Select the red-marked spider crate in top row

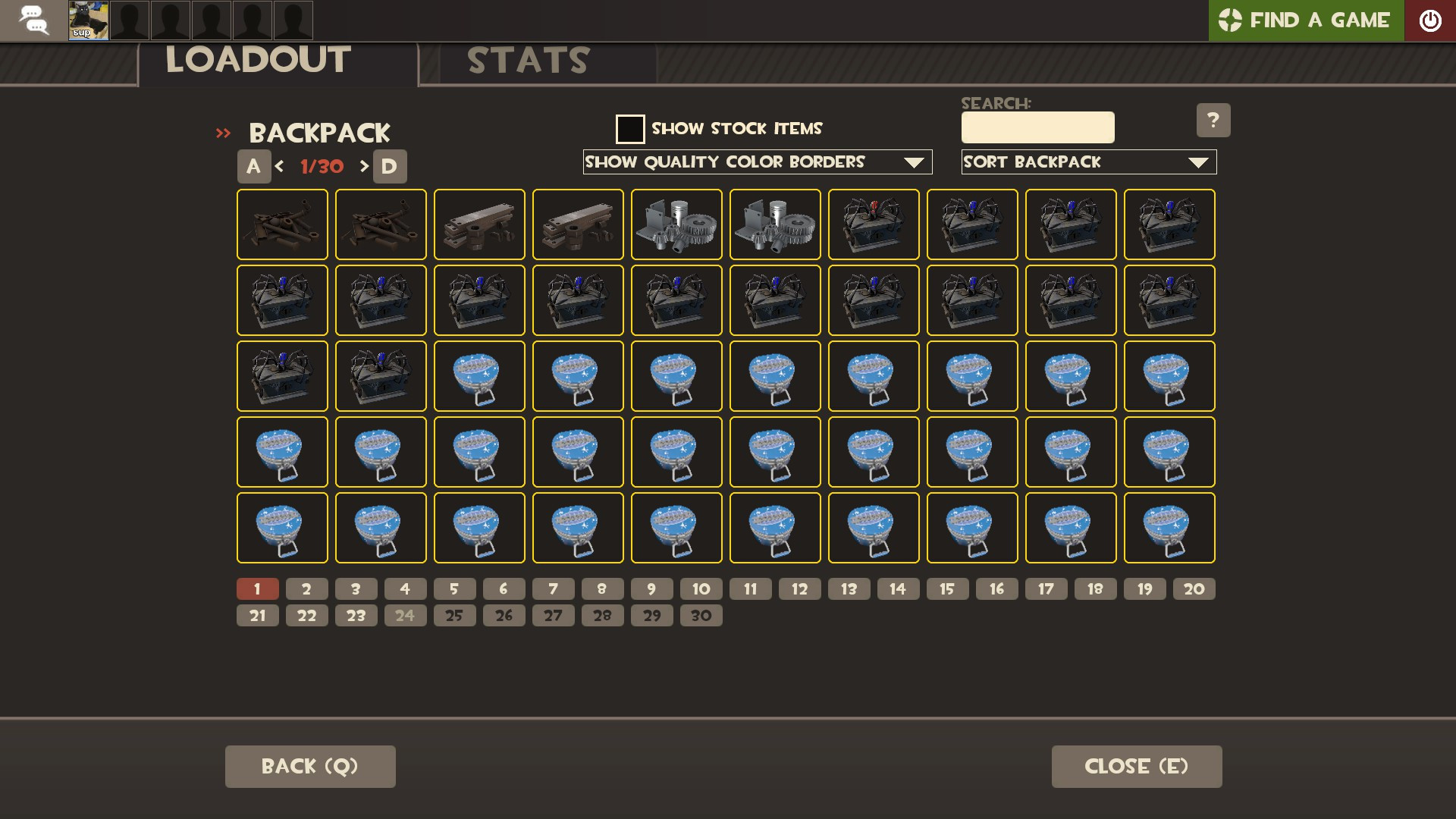[x=874, y=224]
